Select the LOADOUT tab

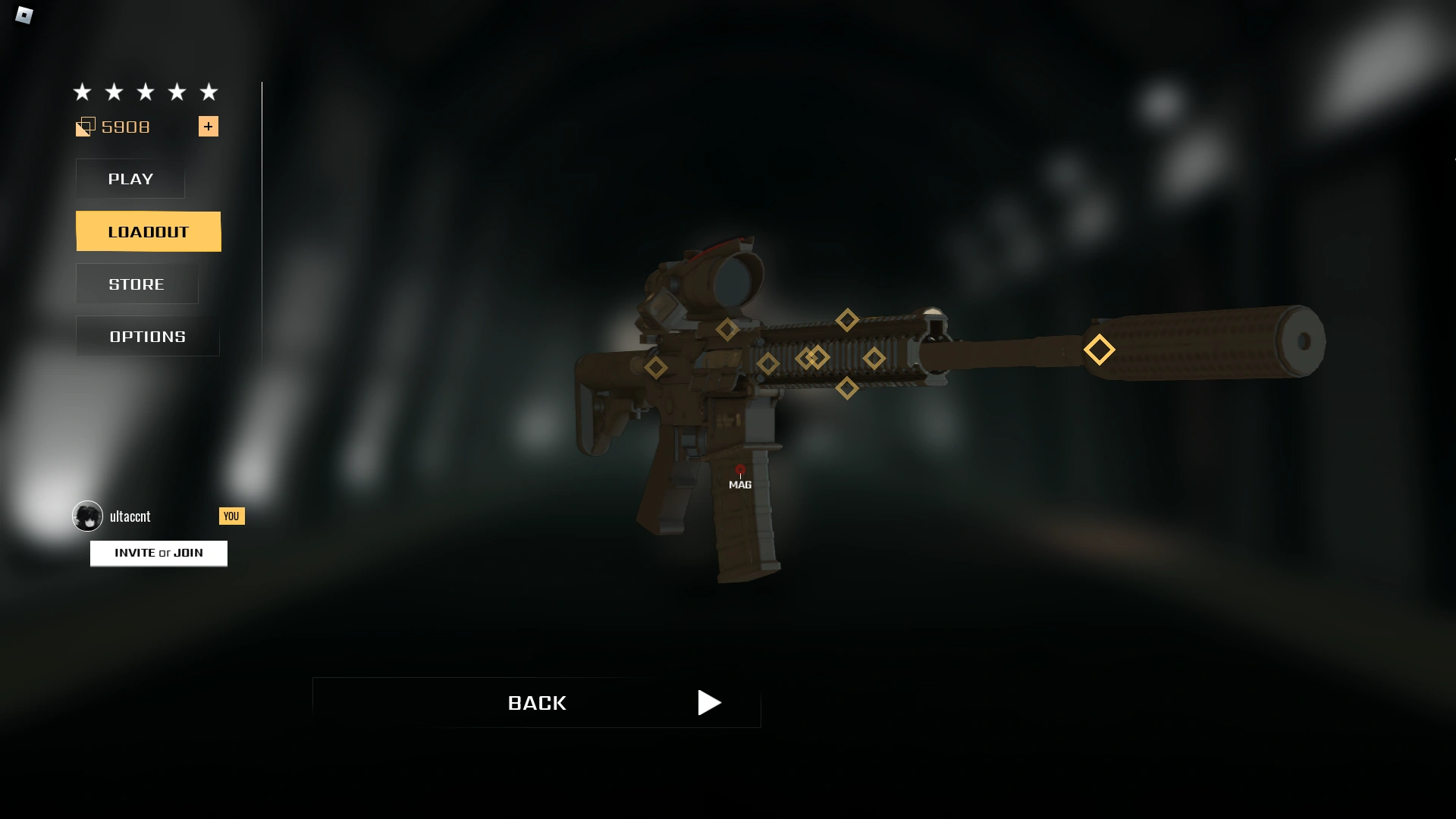[148, 231]
